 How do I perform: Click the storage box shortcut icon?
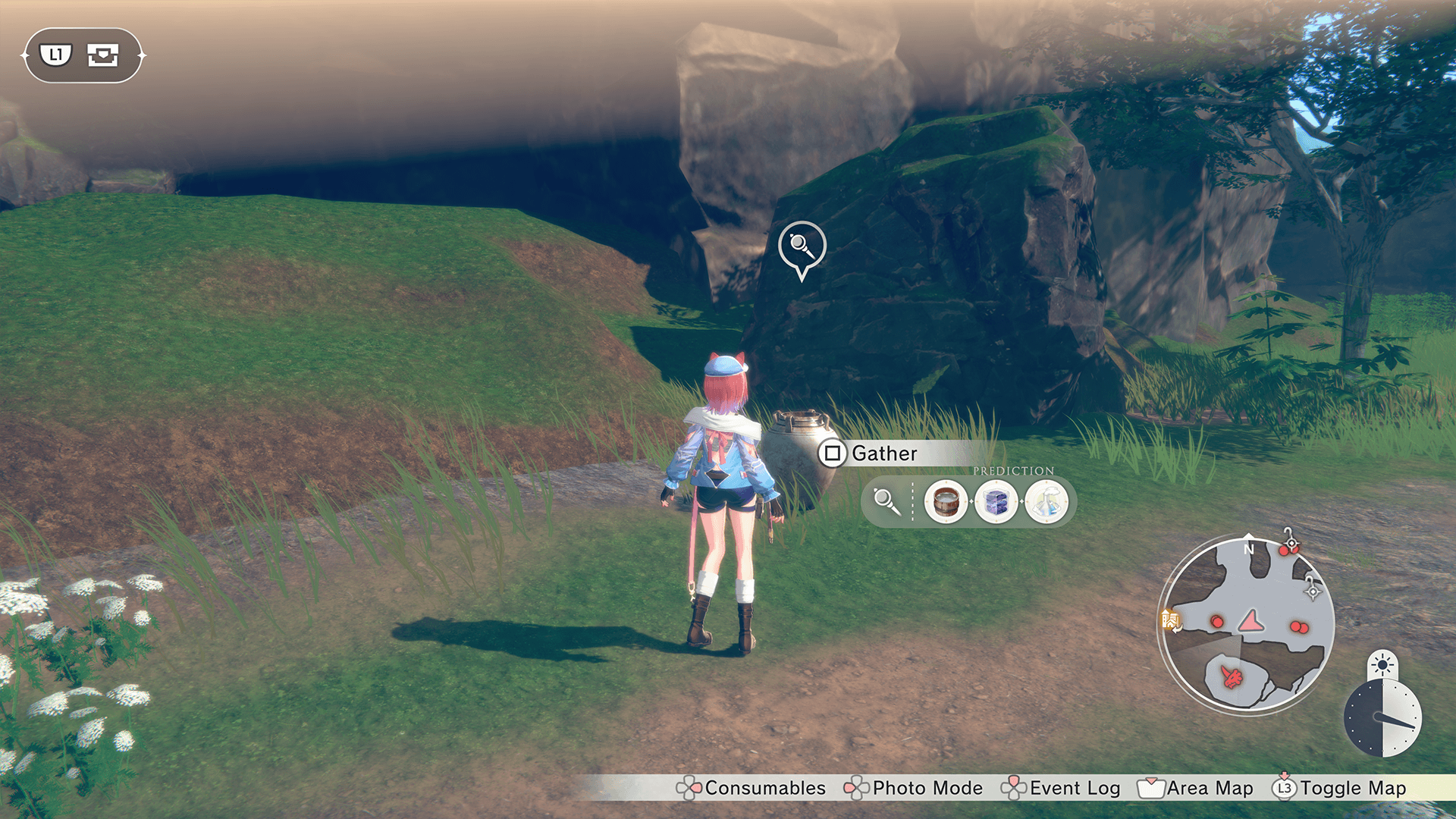pyautogui.click(x=102, y=55)
